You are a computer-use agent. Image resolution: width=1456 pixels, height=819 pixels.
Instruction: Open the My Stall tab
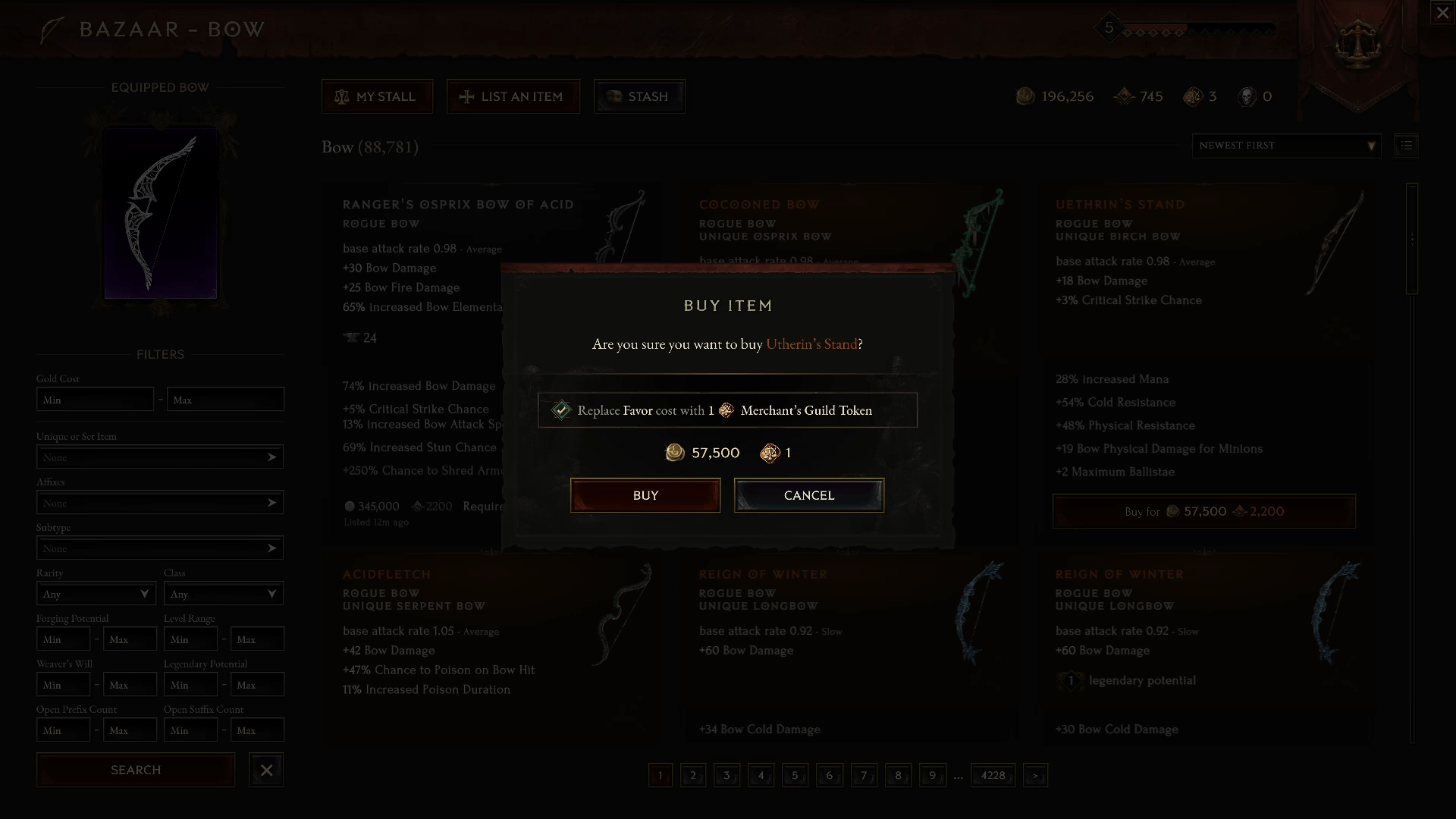tap(377, 96)
